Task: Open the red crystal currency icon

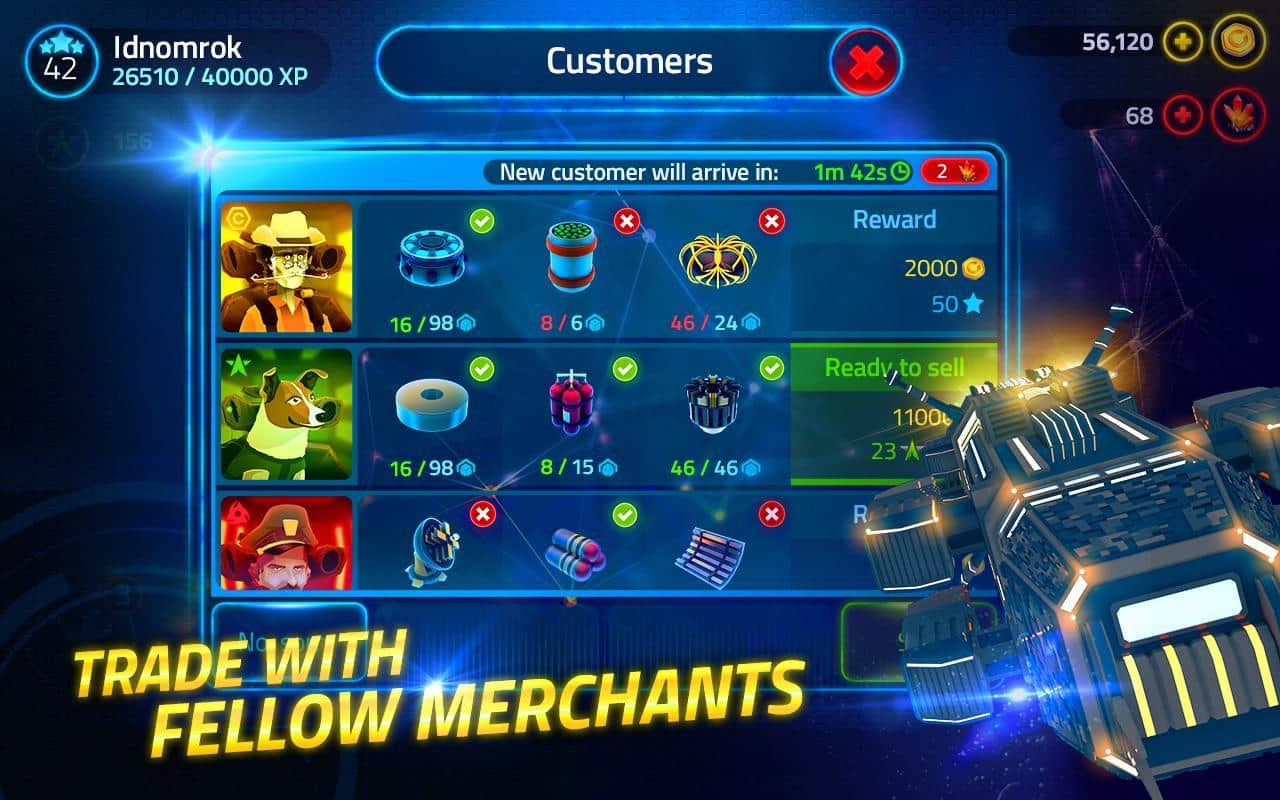Action: (1238, 115)
